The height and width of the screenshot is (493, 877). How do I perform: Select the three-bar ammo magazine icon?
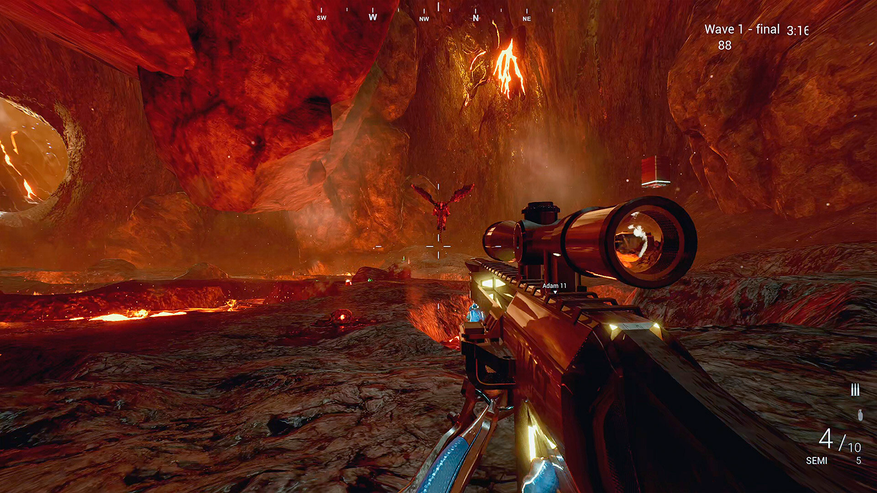(x=855, y=389)
